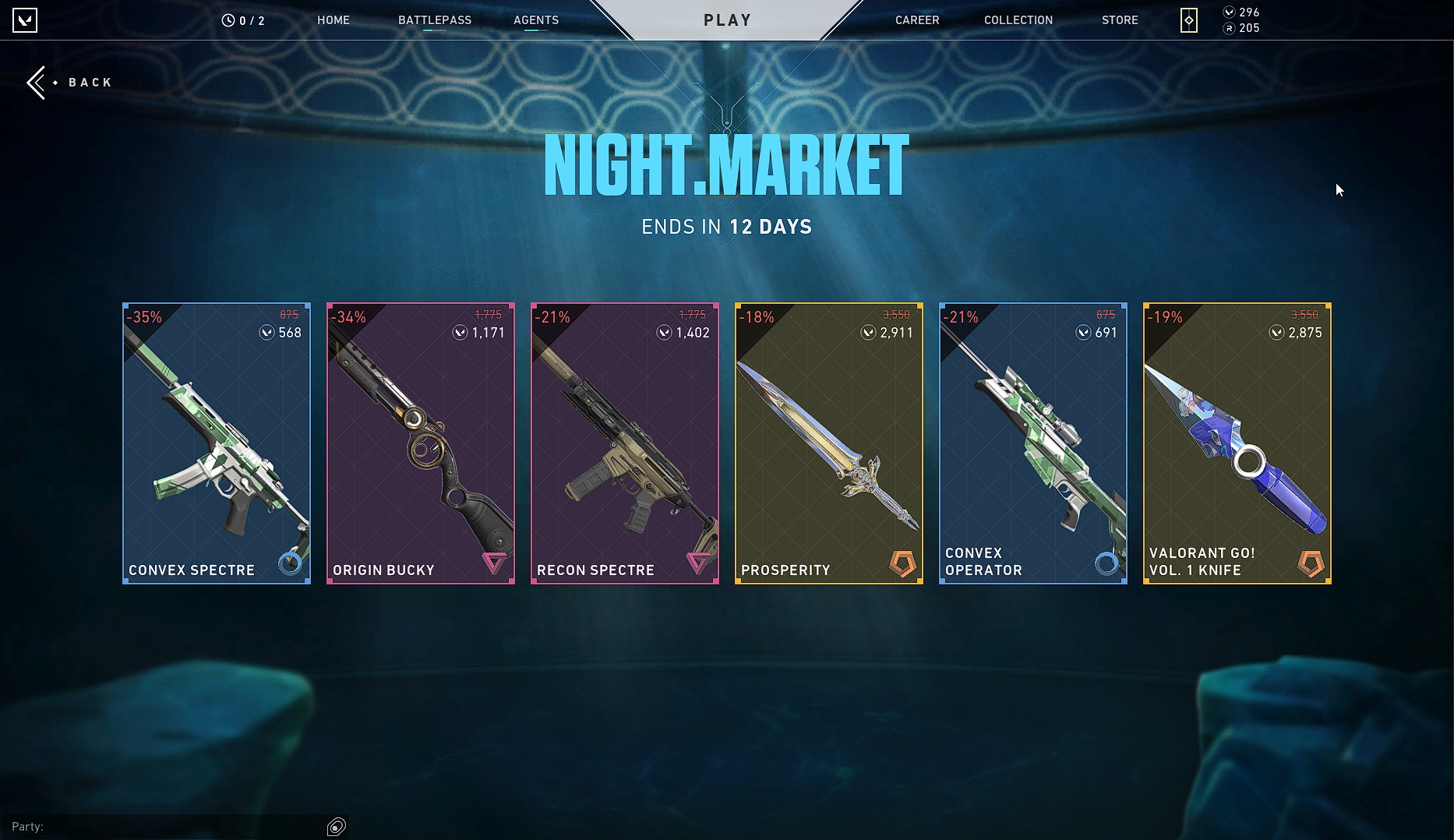Open the Home tab
Screen dimensions: 1454x840
334,20
